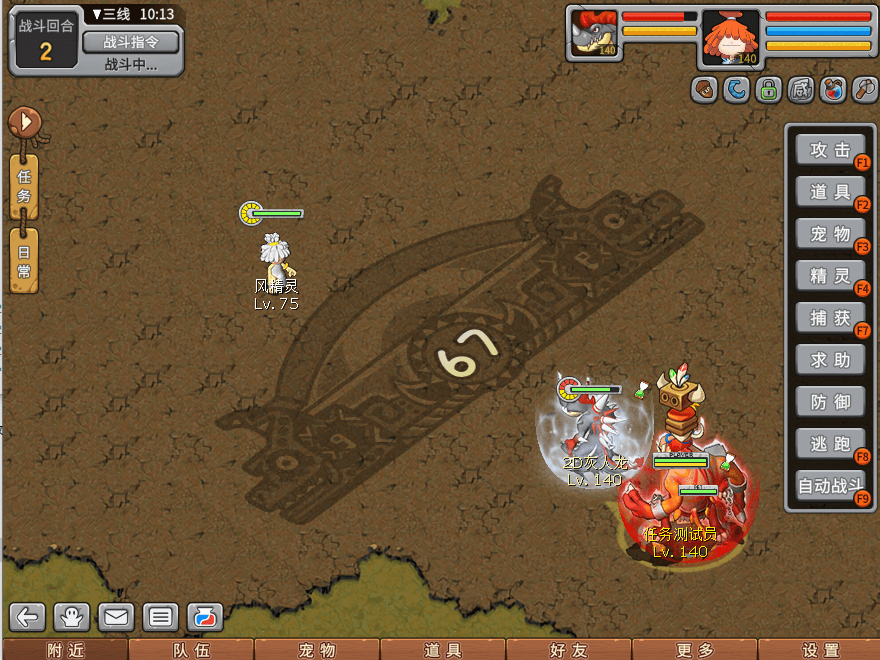Viewport: 880px width, 660px height.
Task: Click the white ghost icon button
Action: [x=73, y=617]
